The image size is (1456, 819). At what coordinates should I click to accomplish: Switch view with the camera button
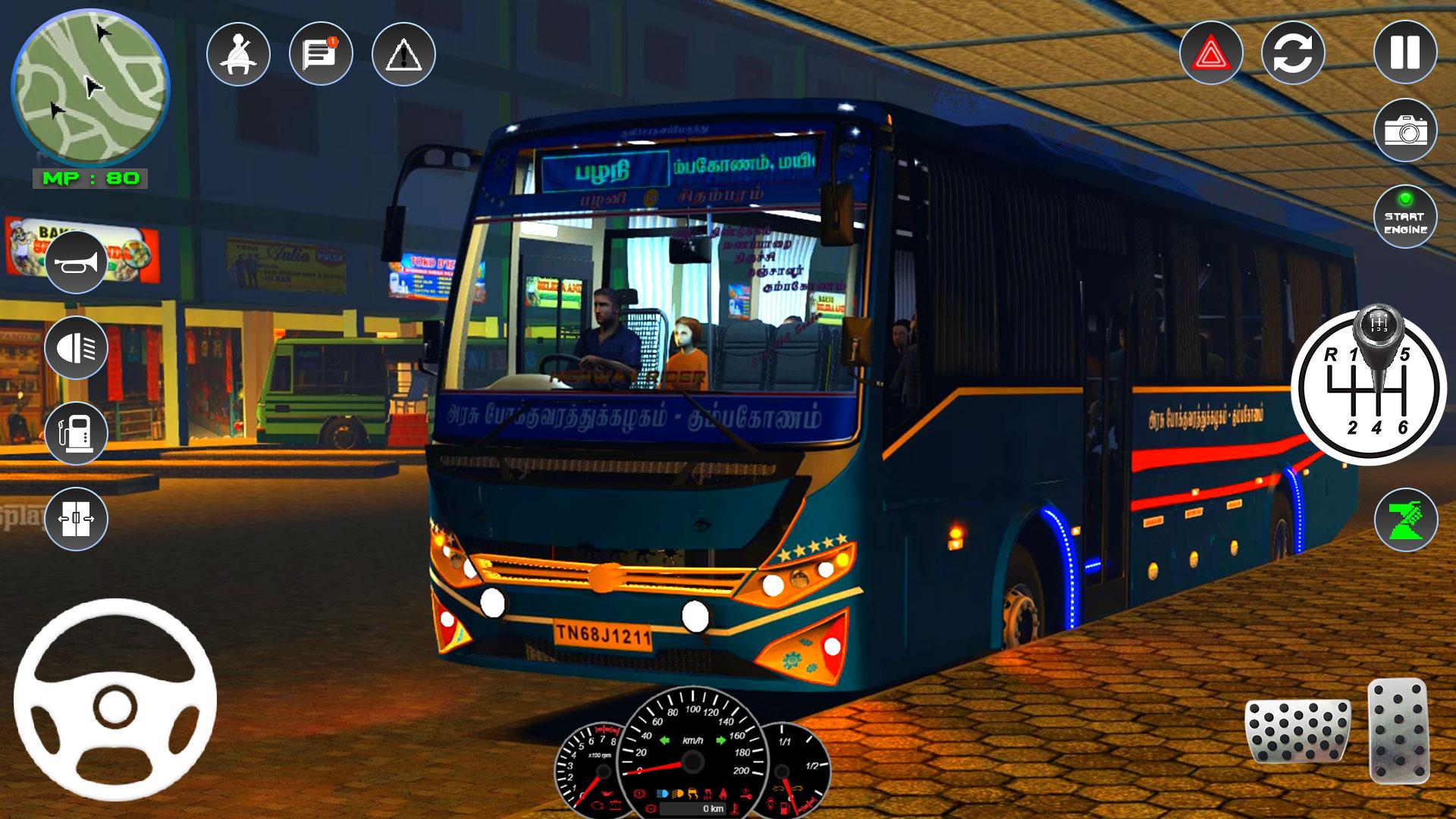[x=1404, y=130]
